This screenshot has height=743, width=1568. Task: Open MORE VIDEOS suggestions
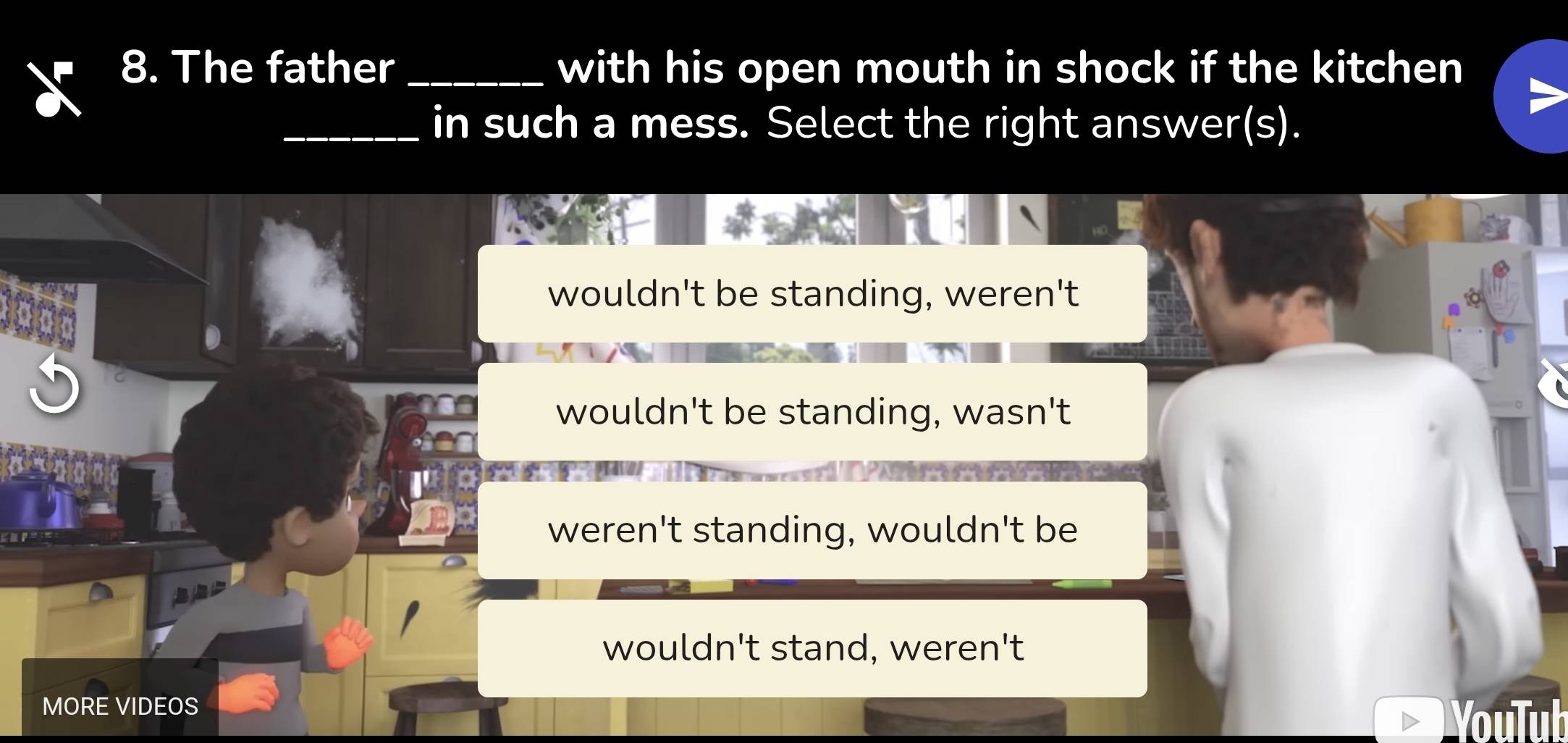click(119, 705)
